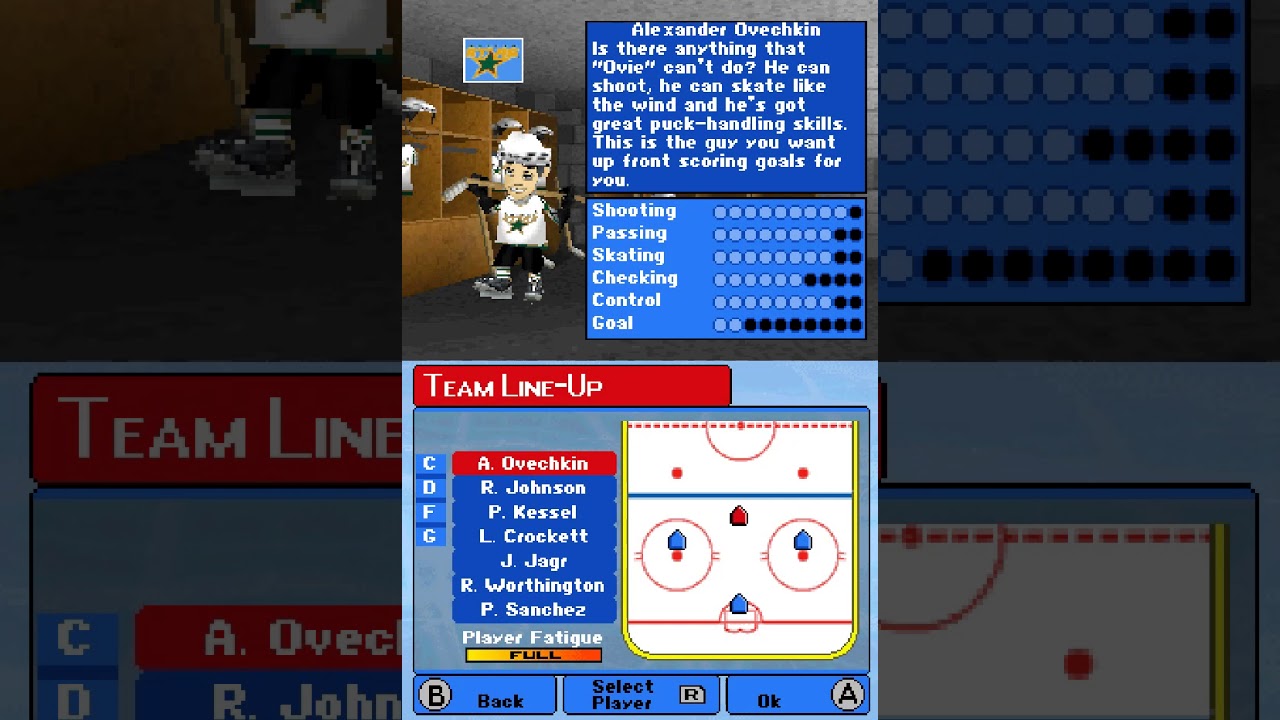
Task: Select the red center marker on the rink
Action: tap(738, 515)
